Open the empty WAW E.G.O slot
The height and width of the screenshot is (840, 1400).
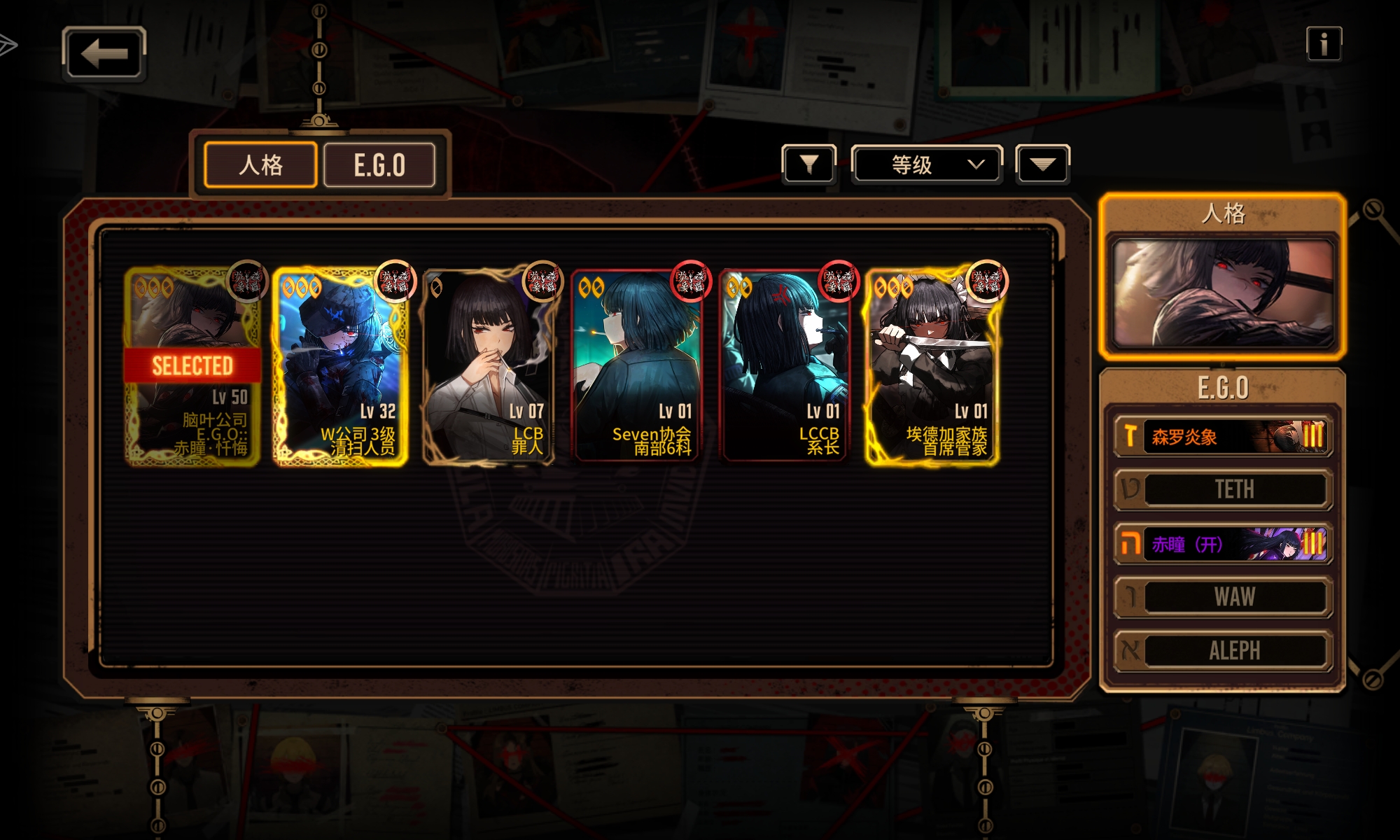[1223, 597]
